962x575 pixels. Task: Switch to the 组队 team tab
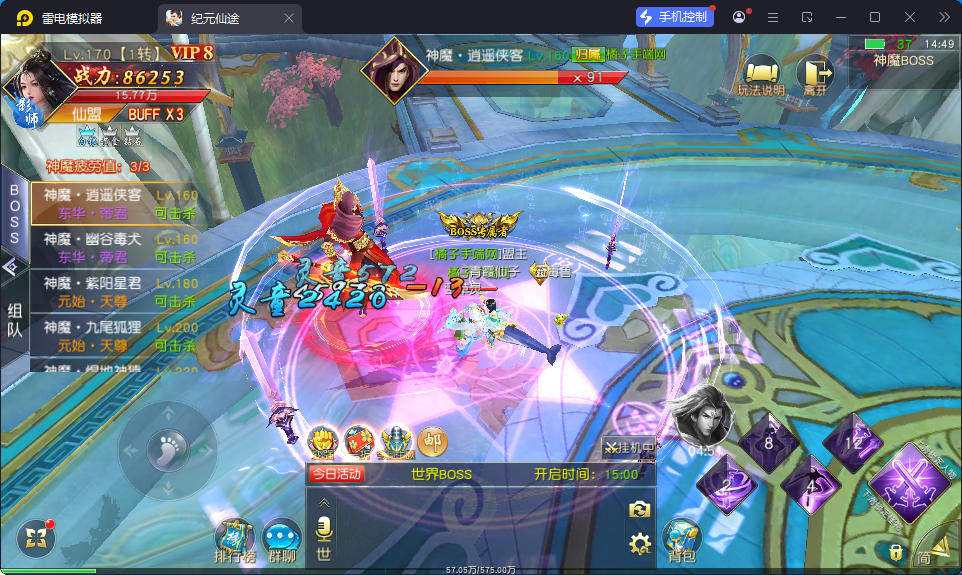[x=15, y=321]
